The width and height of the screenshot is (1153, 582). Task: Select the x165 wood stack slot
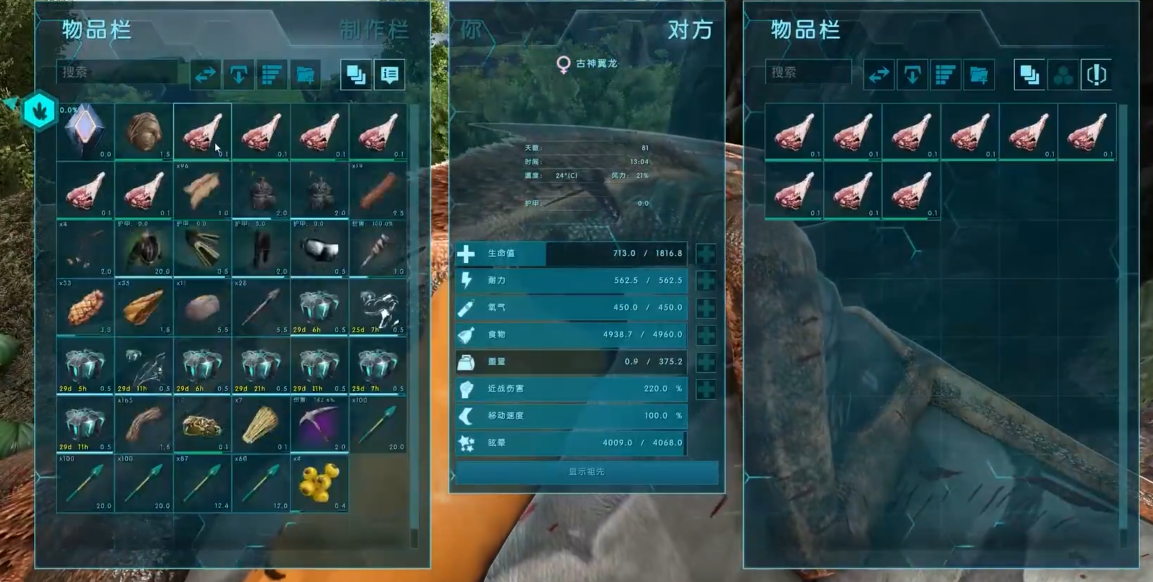tap(144, 423)
